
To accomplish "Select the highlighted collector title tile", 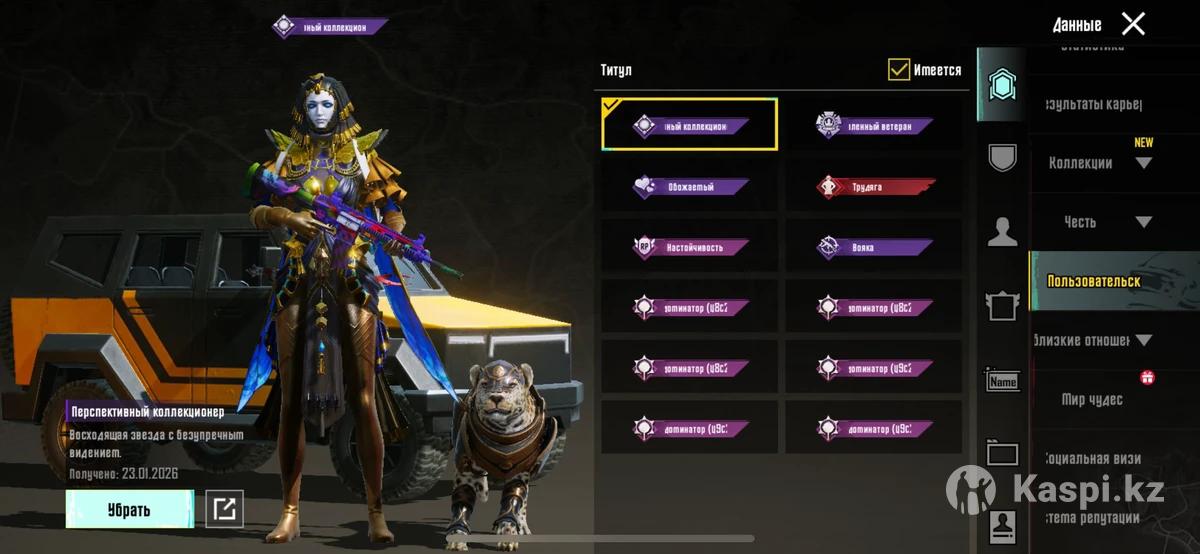I will (x=690, y=126).
